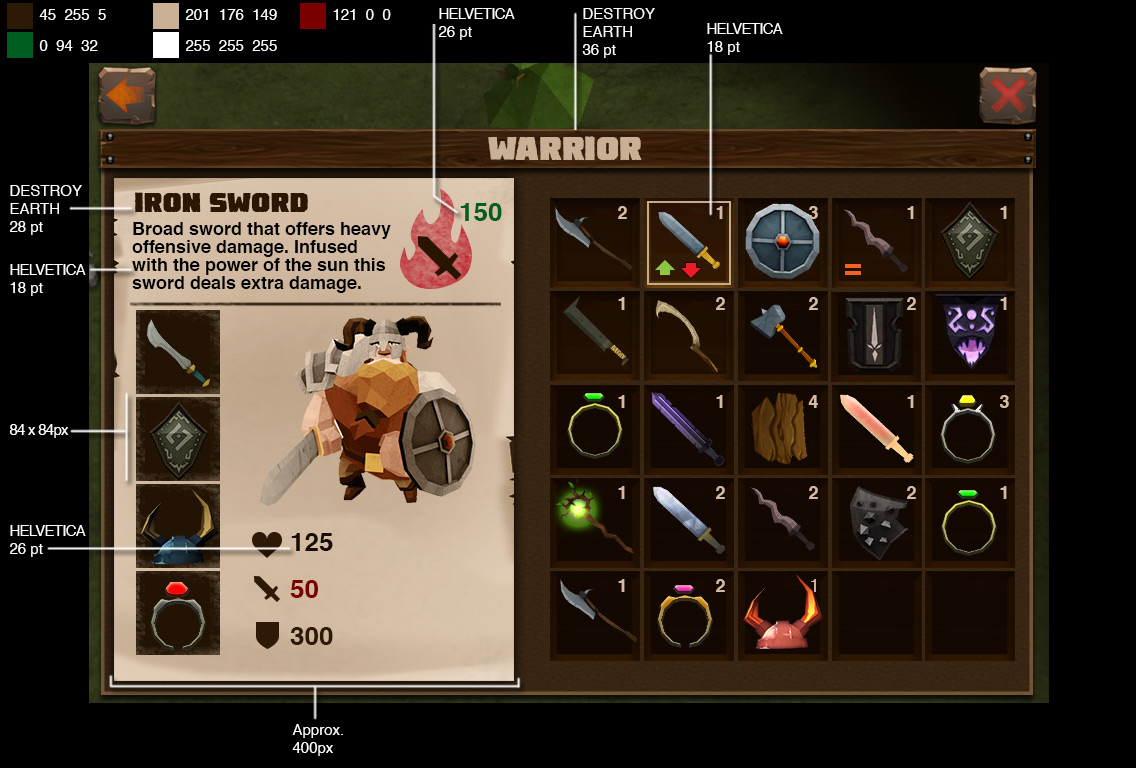Screen dimensions: 1136x768
Task: Select the equipped blue horned helmet slot
Action: pyautogui.click(x=178, y=526)
